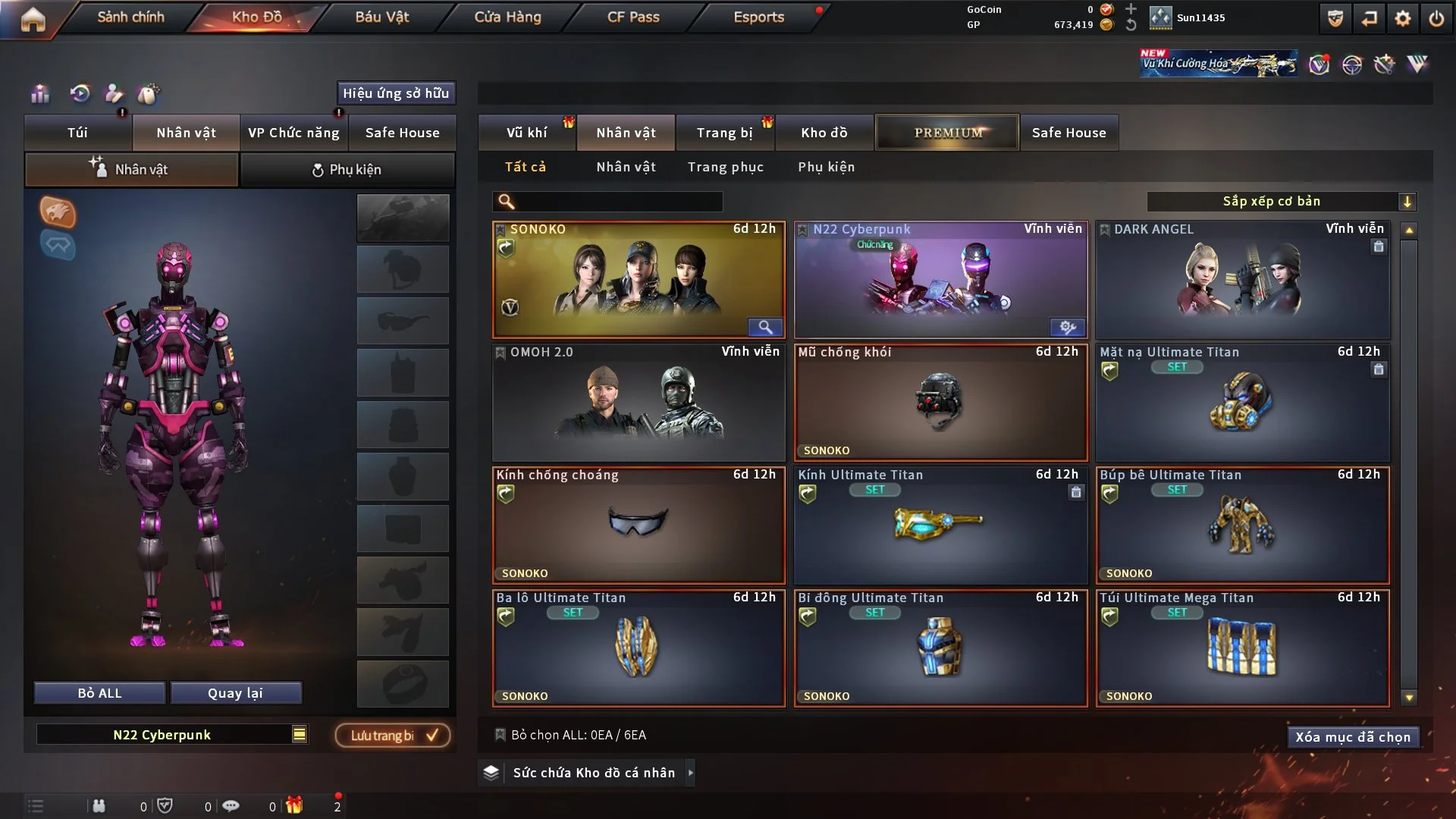Switch to the Báu Vật menu
The width and height of the screenshot is (1456, 819).
pos(382,17)
